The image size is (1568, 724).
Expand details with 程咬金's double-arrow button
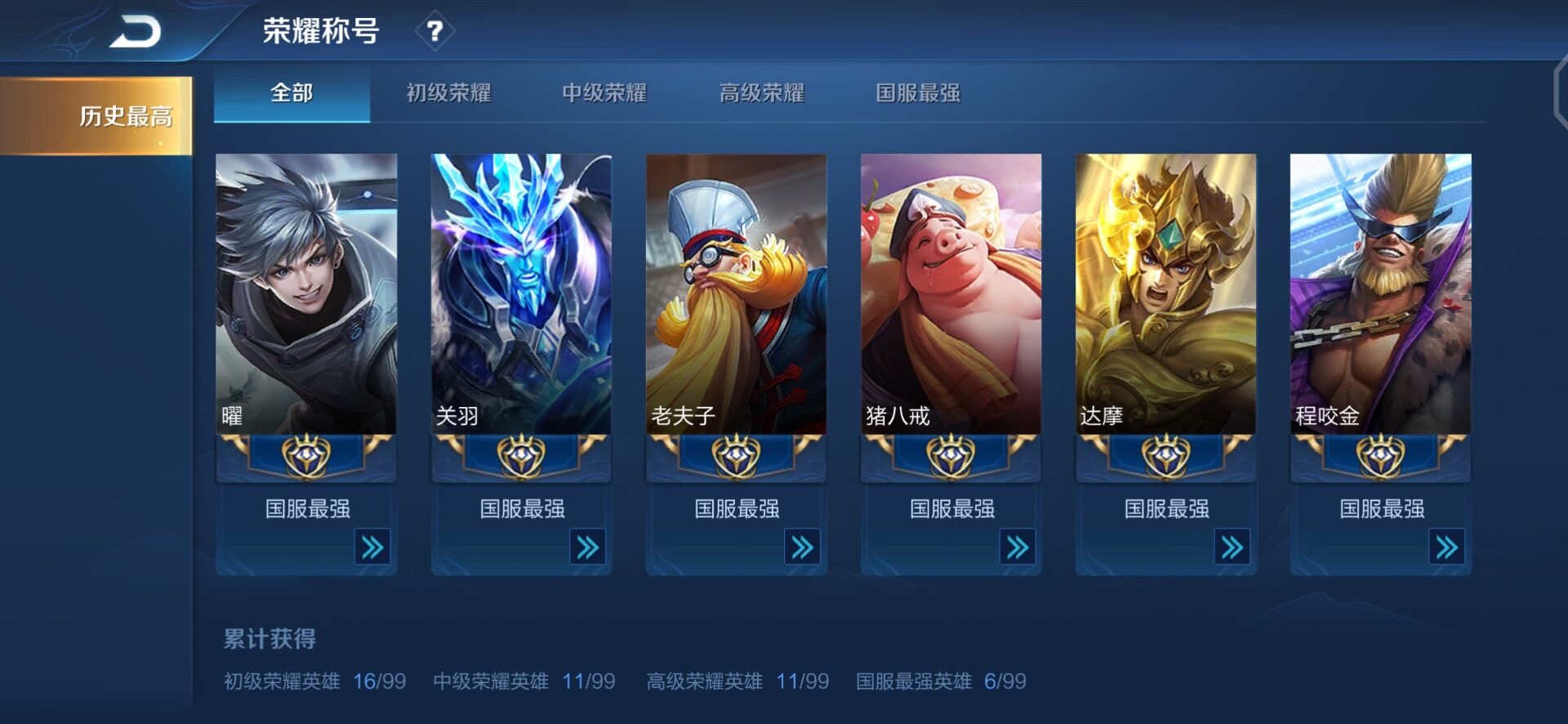pos(1446,547)
